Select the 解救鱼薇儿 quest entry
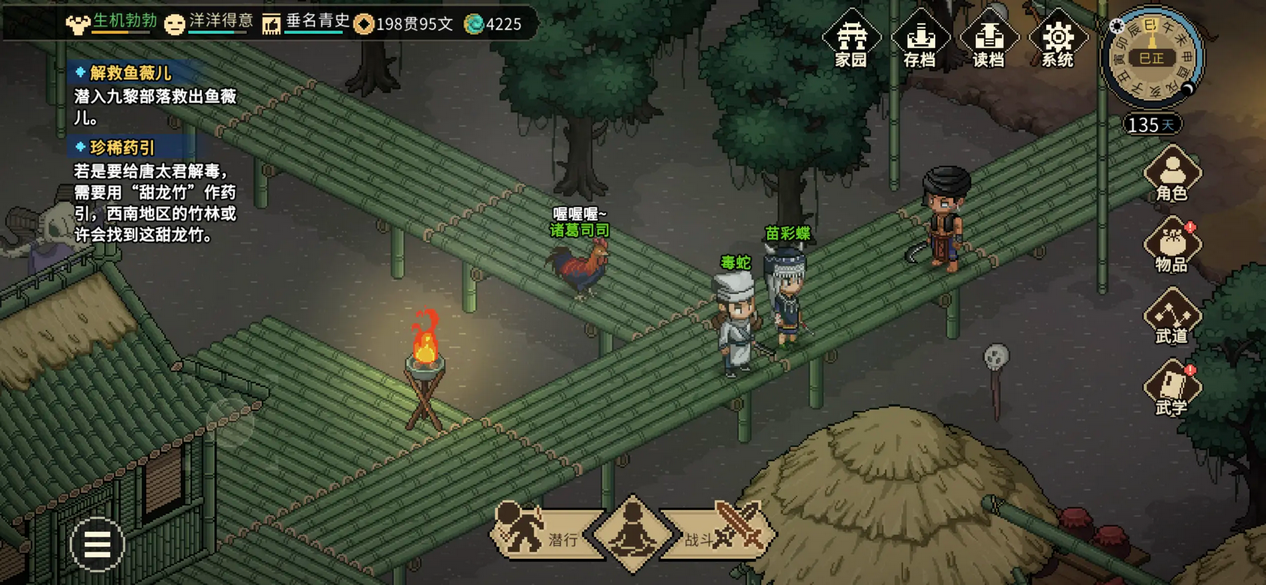Viewport: 1266px width, 585px height. (130, 73)
